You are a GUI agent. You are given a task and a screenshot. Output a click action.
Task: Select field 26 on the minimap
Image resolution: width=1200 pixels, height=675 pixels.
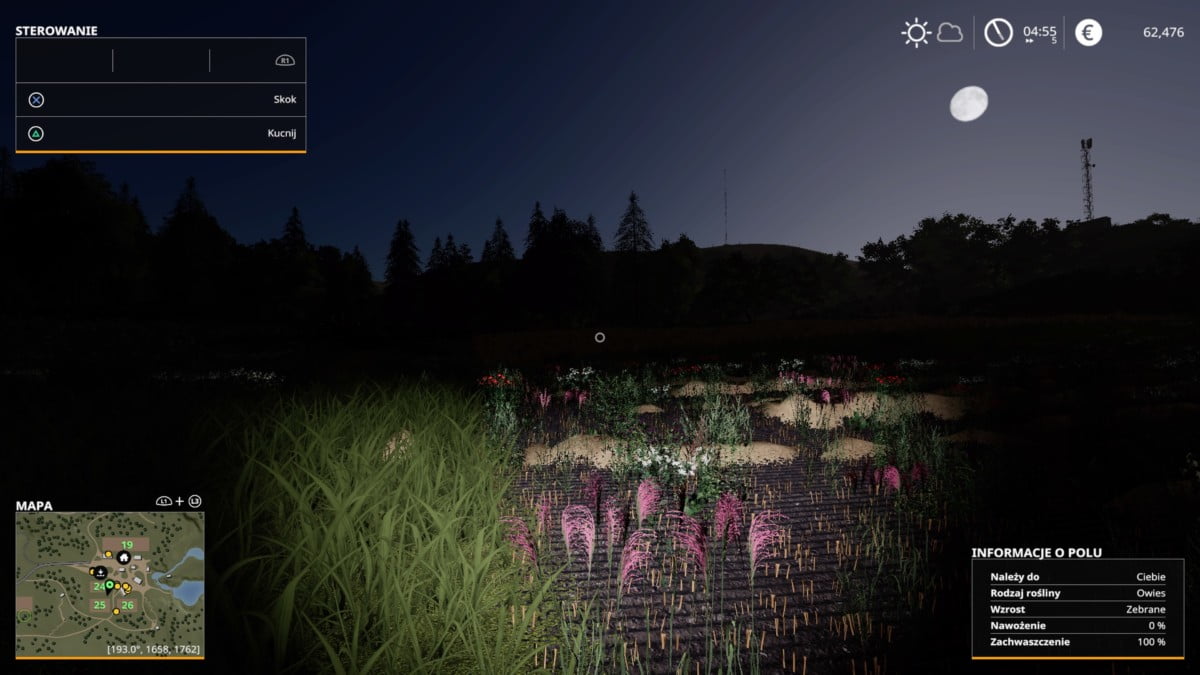[x=128, y=605]
